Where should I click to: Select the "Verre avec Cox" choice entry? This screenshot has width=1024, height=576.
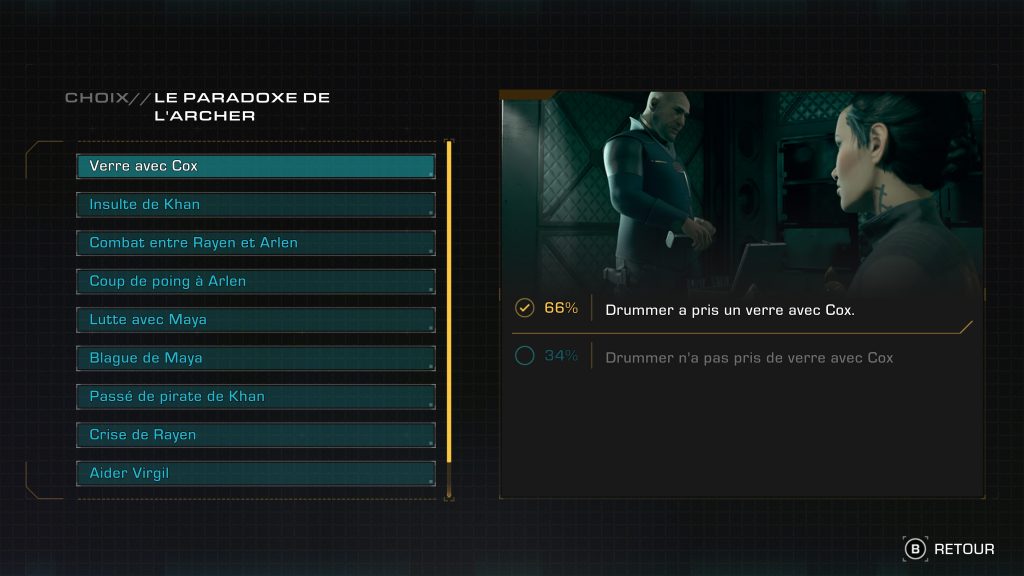click(256, 166)
